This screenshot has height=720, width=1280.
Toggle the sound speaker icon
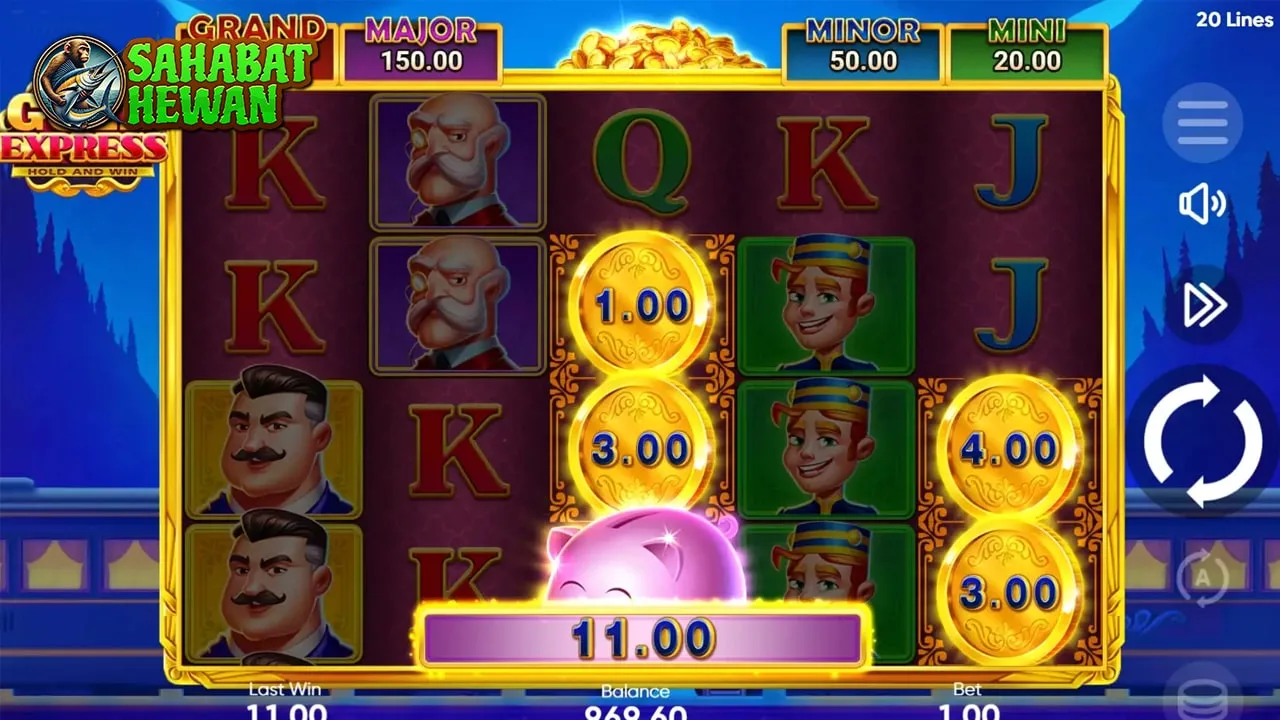1202,205
